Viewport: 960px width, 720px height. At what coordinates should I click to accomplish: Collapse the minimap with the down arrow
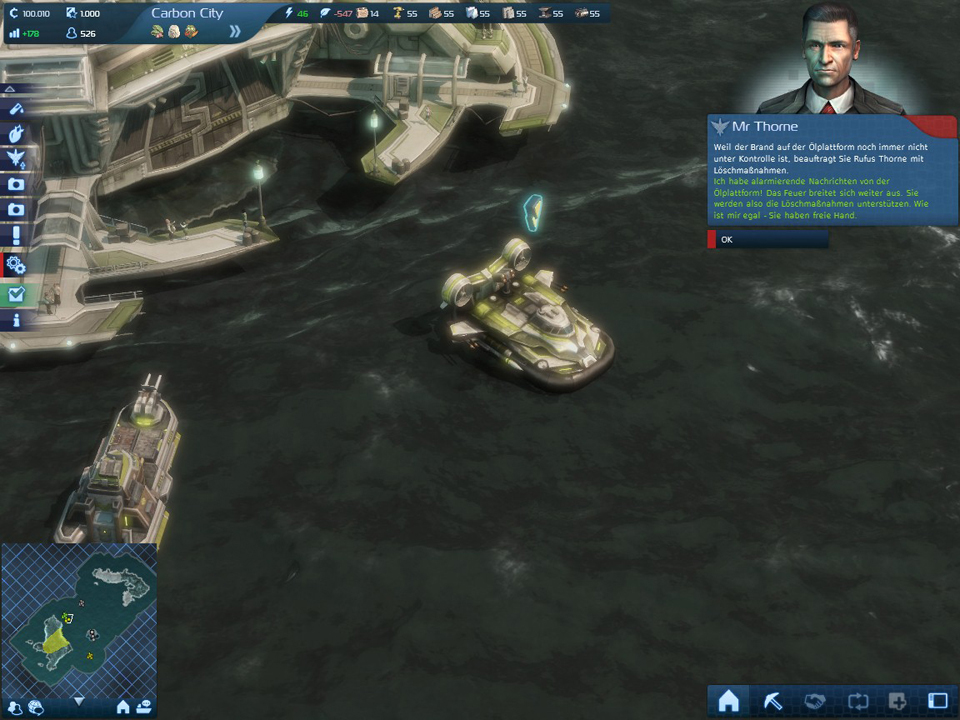[x=79, y=701]
